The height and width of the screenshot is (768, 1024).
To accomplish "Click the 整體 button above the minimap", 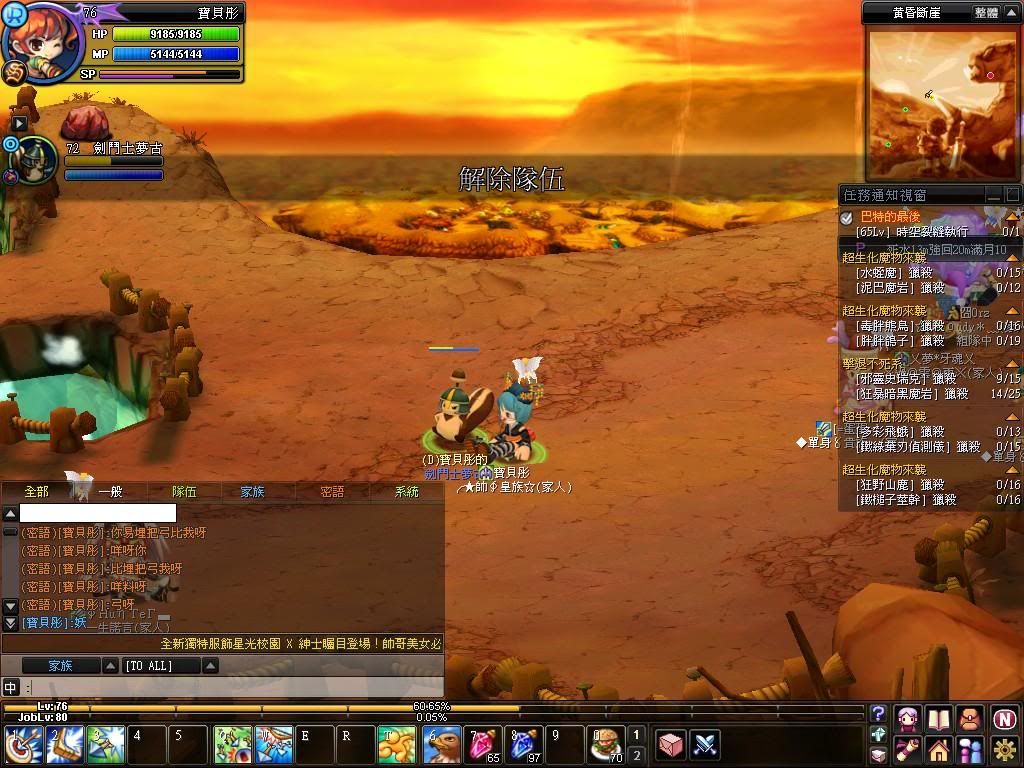I will click(986, 13).
